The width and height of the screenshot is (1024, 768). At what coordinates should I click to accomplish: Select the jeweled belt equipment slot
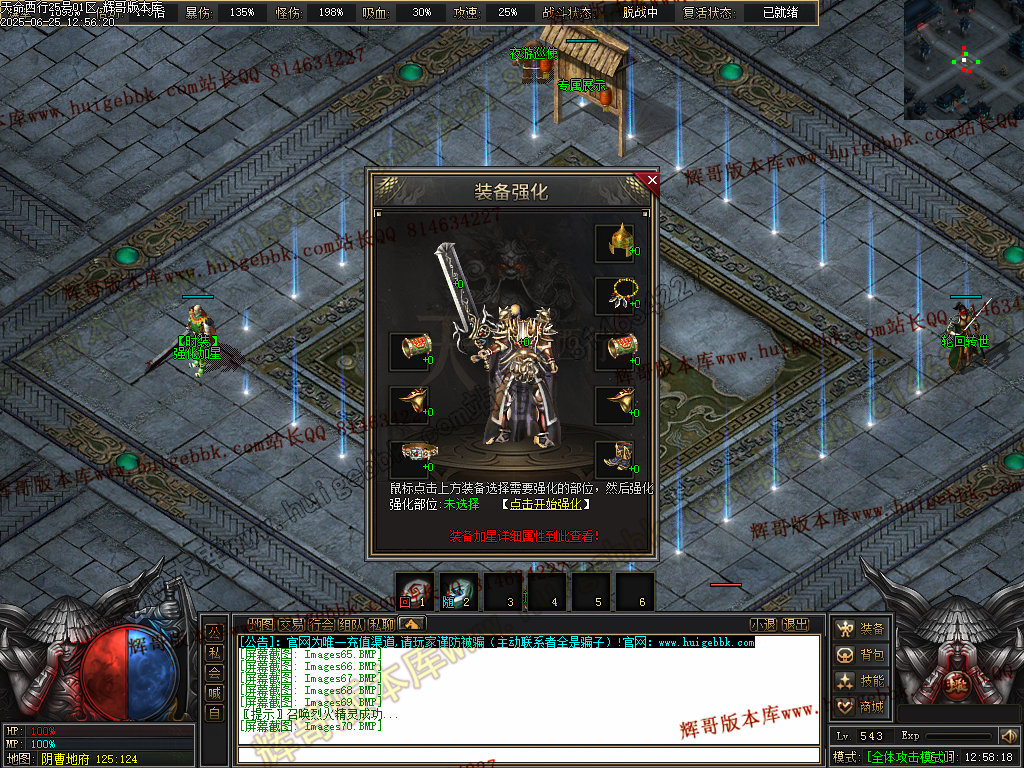[408, 459]
